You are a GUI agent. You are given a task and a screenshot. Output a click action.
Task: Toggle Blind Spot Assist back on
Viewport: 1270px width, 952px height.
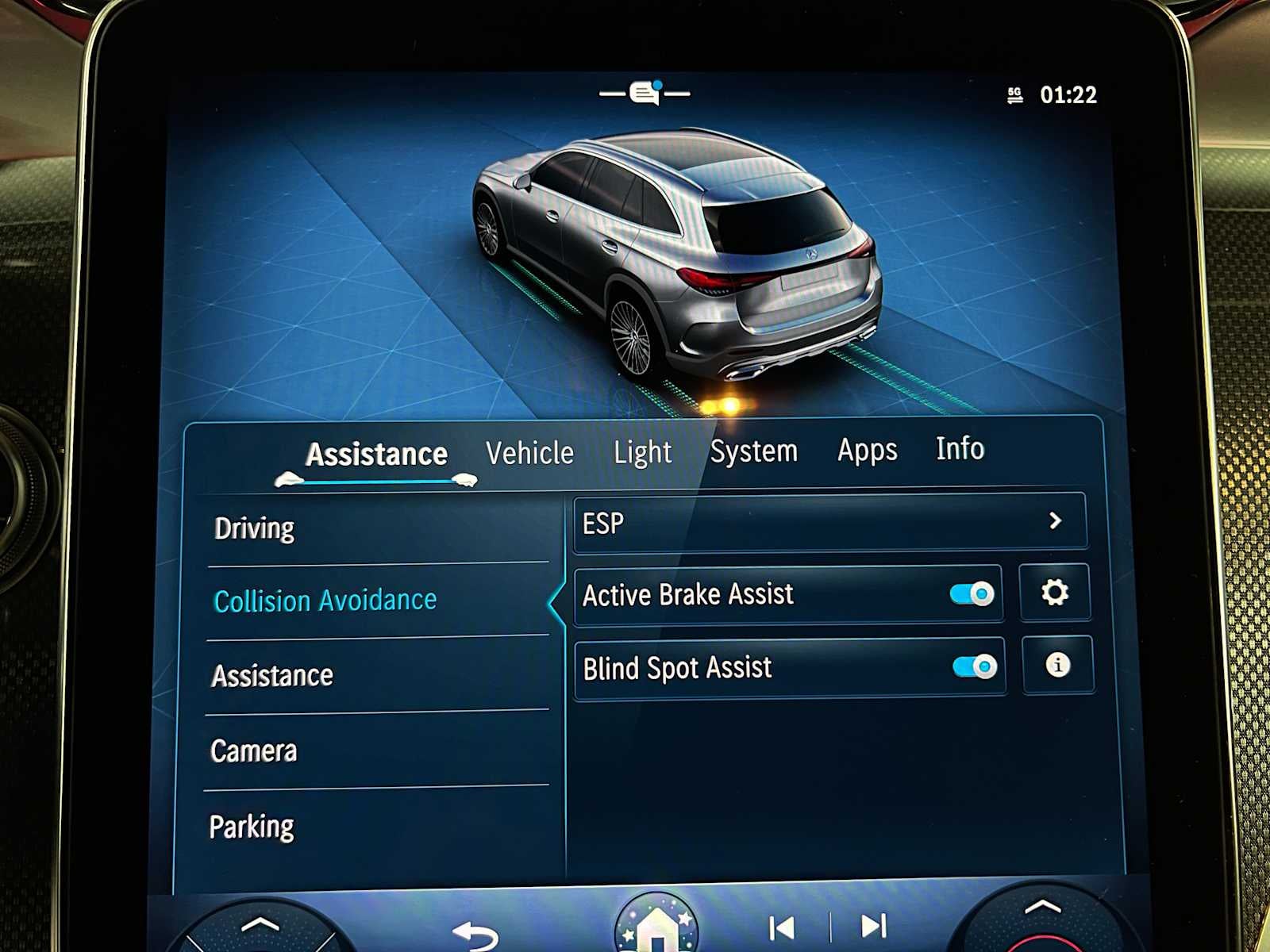pyautogui.click(x=975, y=667)
